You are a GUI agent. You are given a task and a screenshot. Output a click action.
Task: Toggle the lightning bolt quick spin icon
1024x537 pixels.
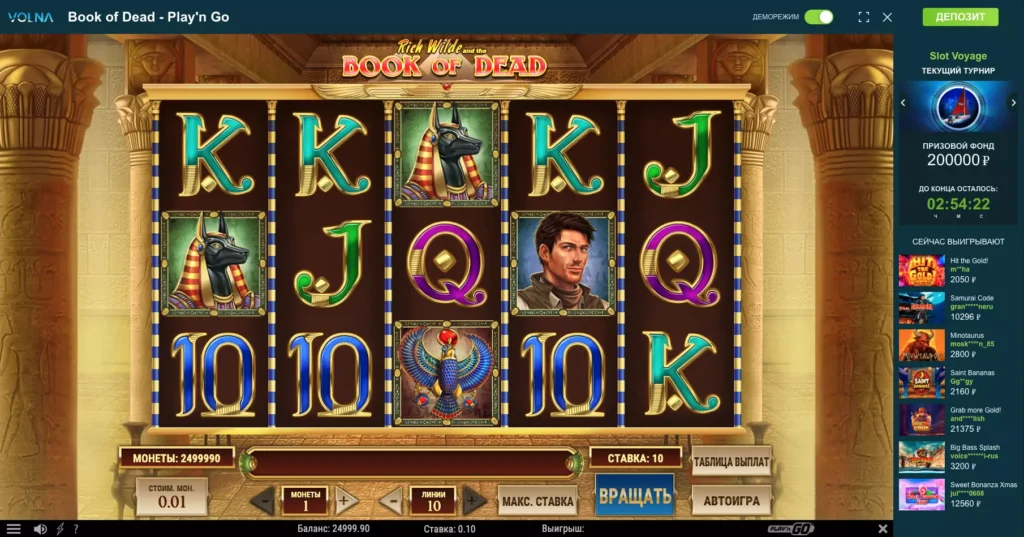point(60,529)
